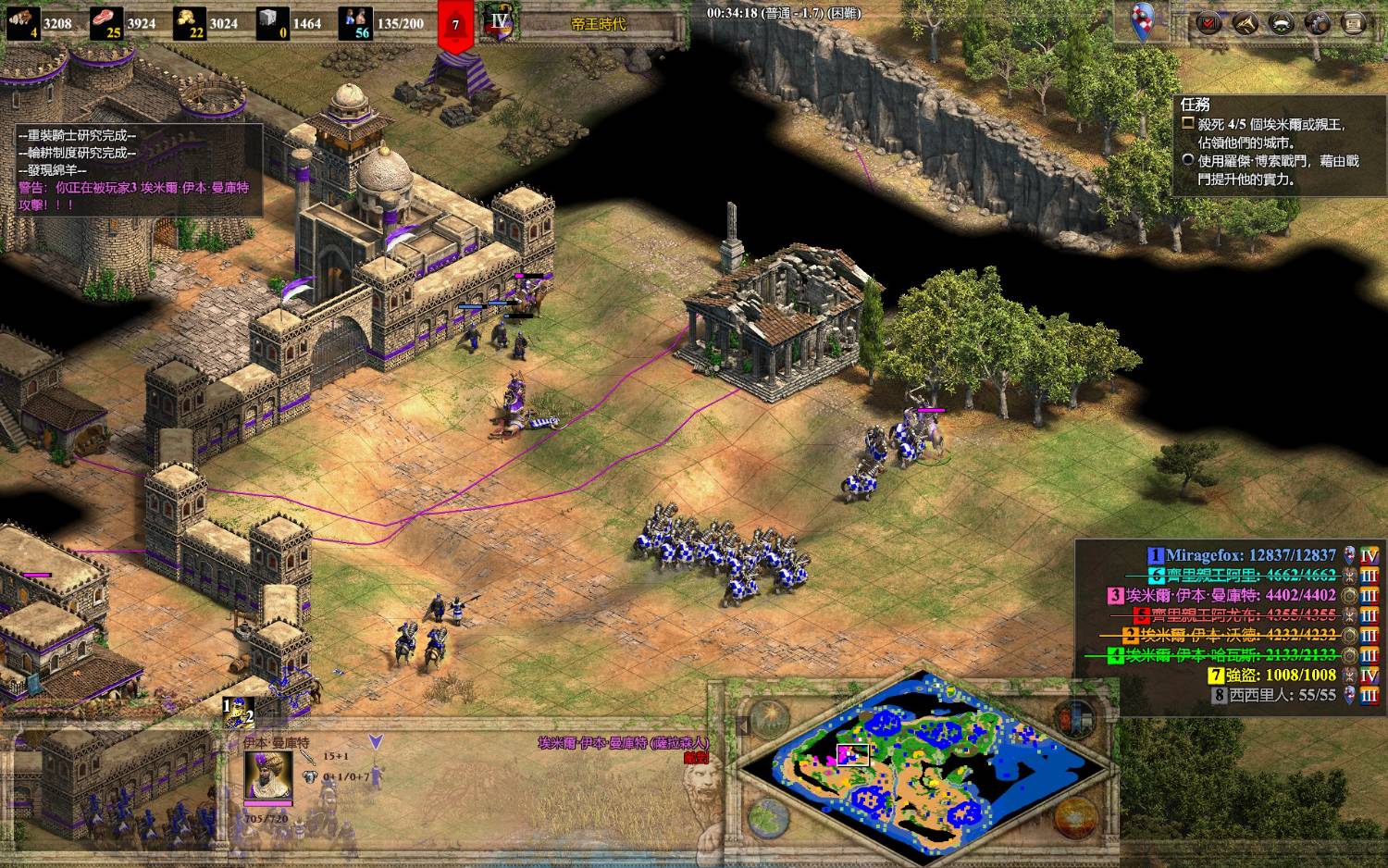Image resolution: width=1388 pixels, height=868 pixels.
Task: Click the food resource icon
Action: pyautogui.click(x=106, y=22)
